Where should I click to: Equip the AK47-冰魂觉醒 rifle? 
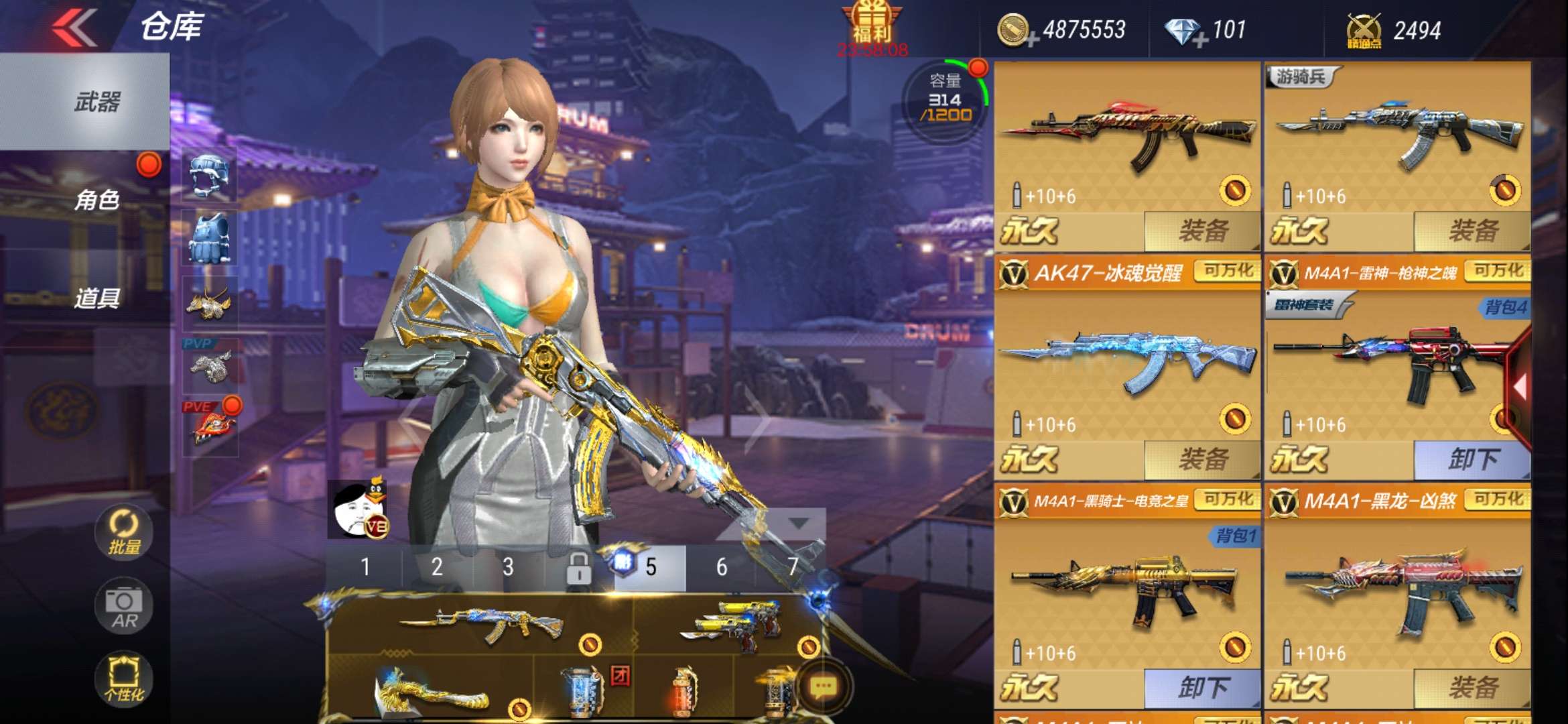click(1202, 460)
